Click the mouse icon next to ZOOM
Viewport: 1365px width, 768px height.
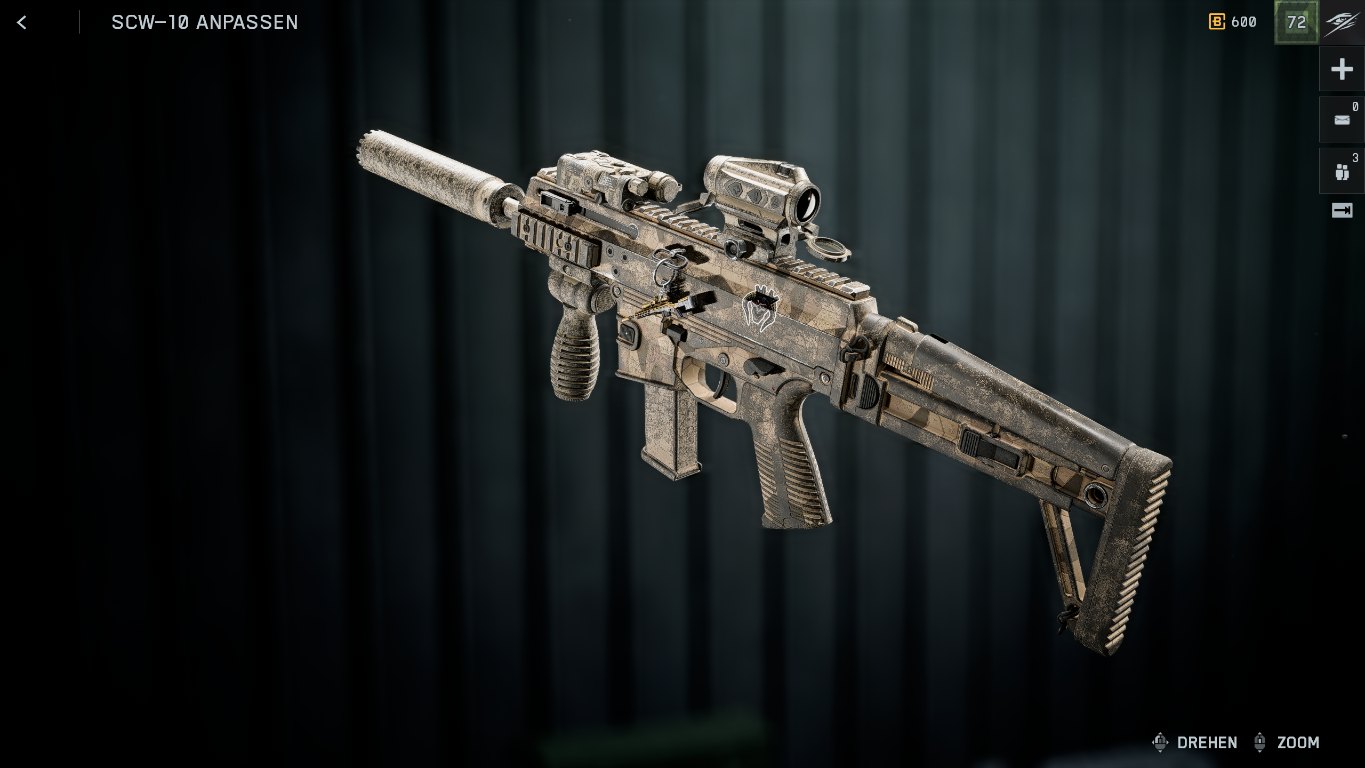click(1259, 743)
